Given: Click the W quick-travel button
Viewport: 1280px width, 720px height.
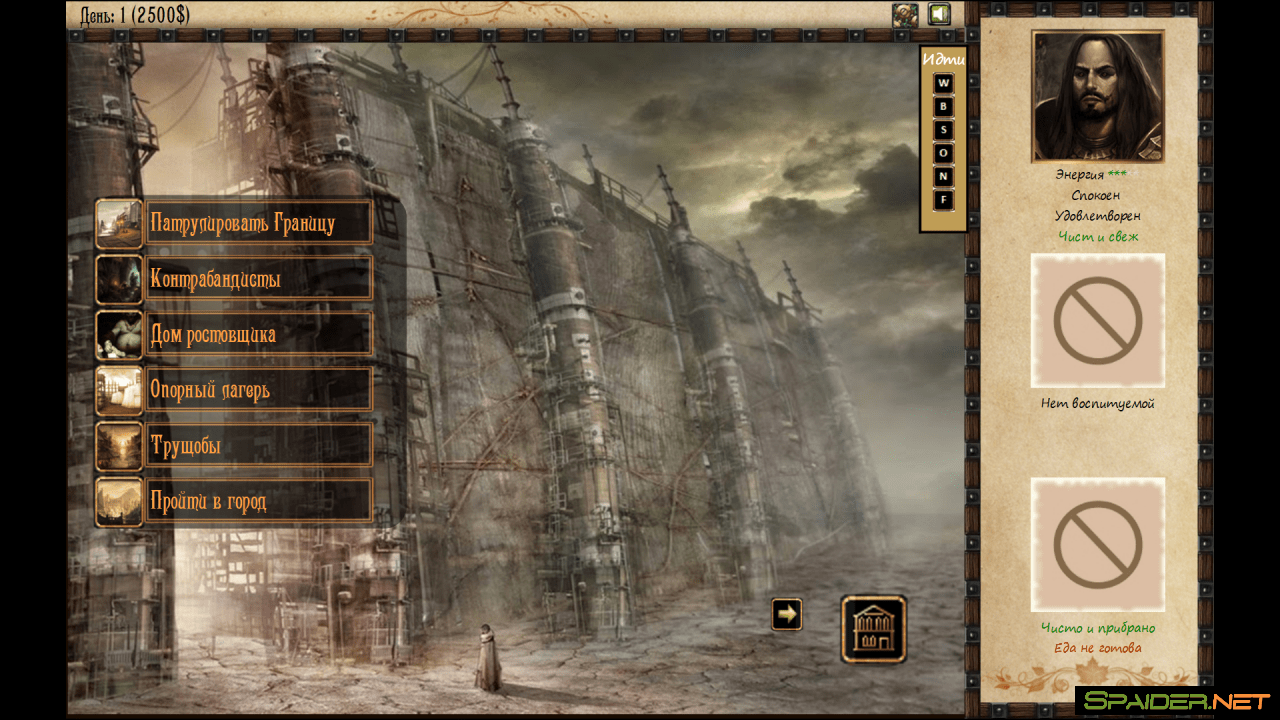Looking at the screenshot, I should [943, 82].
